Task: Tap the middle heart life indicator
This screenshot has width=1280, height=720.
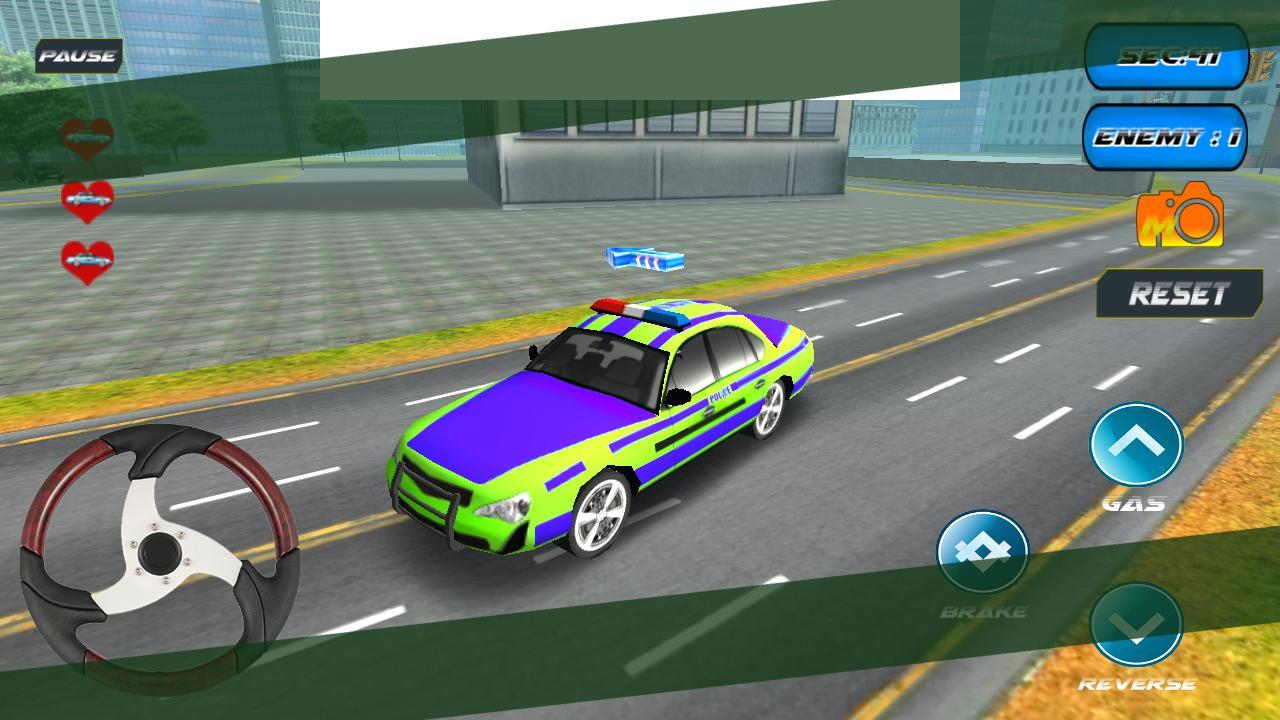Action: pos(88,200)
